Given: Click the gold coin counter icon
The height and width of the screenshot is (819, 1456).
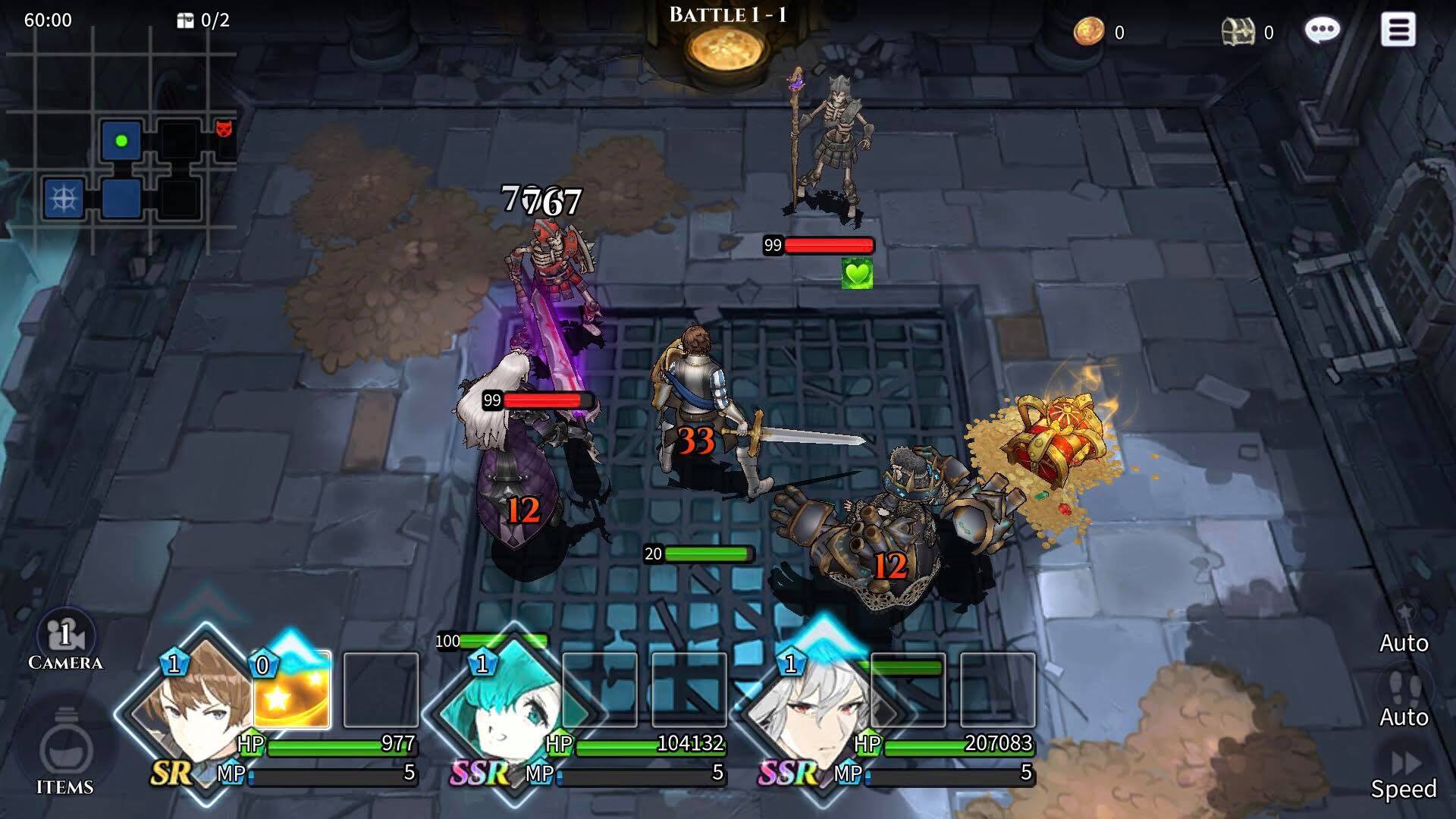Looking at the screenshot, I should (1089, 32).
